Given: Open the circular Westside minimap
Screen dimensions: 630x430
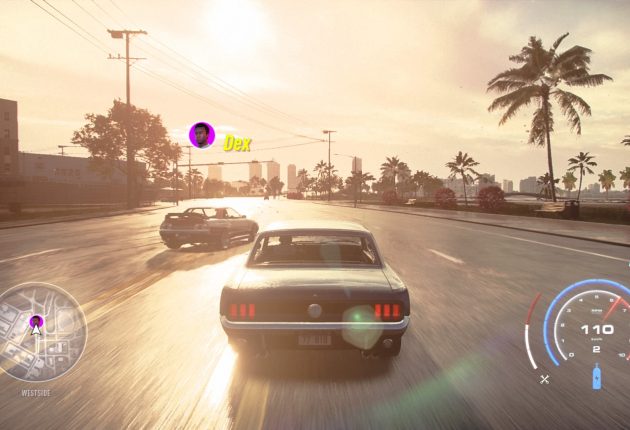Looking at the screenshot, I should (x=42, y=333).
